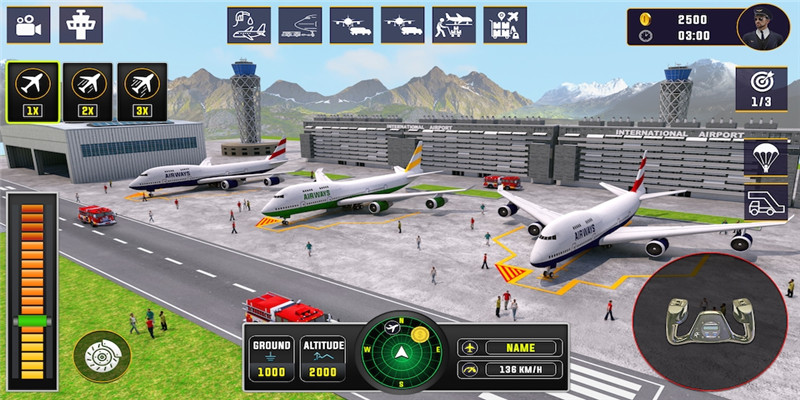800x400 pixels.
Task: Select the cargo boxes delivery icon
Action: coord(505,25)
